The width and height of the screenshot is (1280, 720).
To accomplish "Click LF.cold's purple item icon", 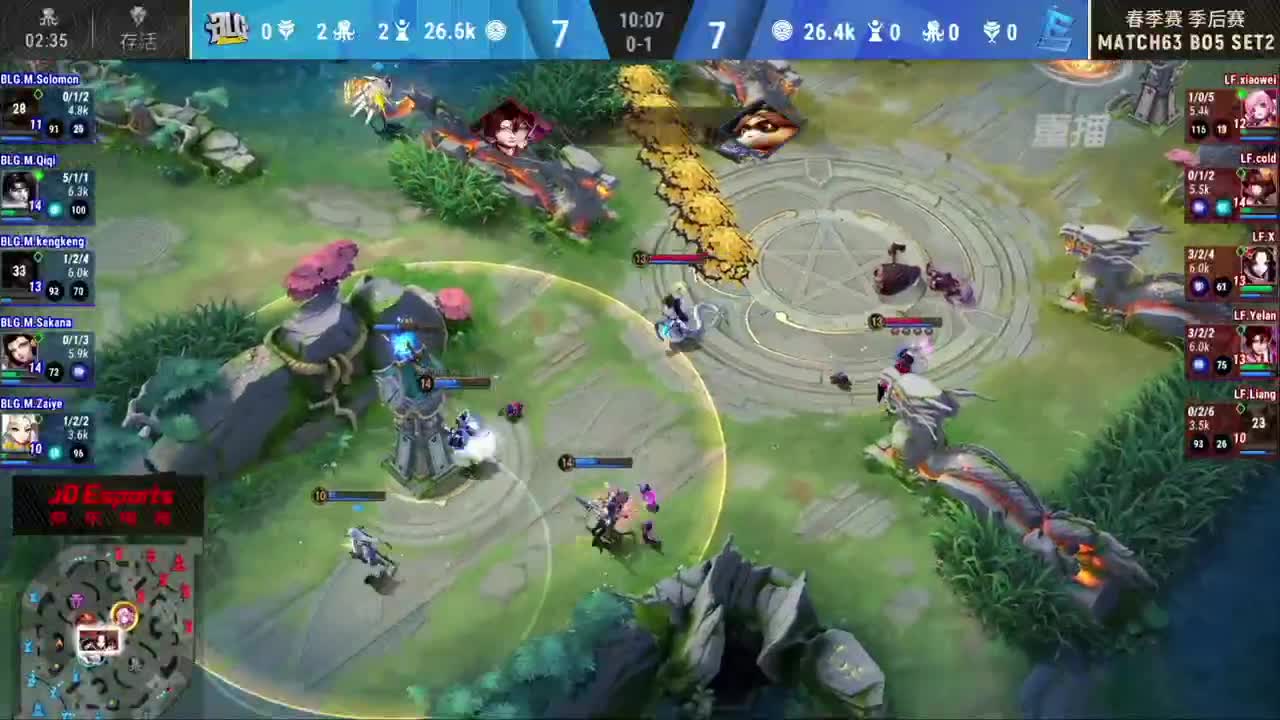I will (x=1200, y=206).
